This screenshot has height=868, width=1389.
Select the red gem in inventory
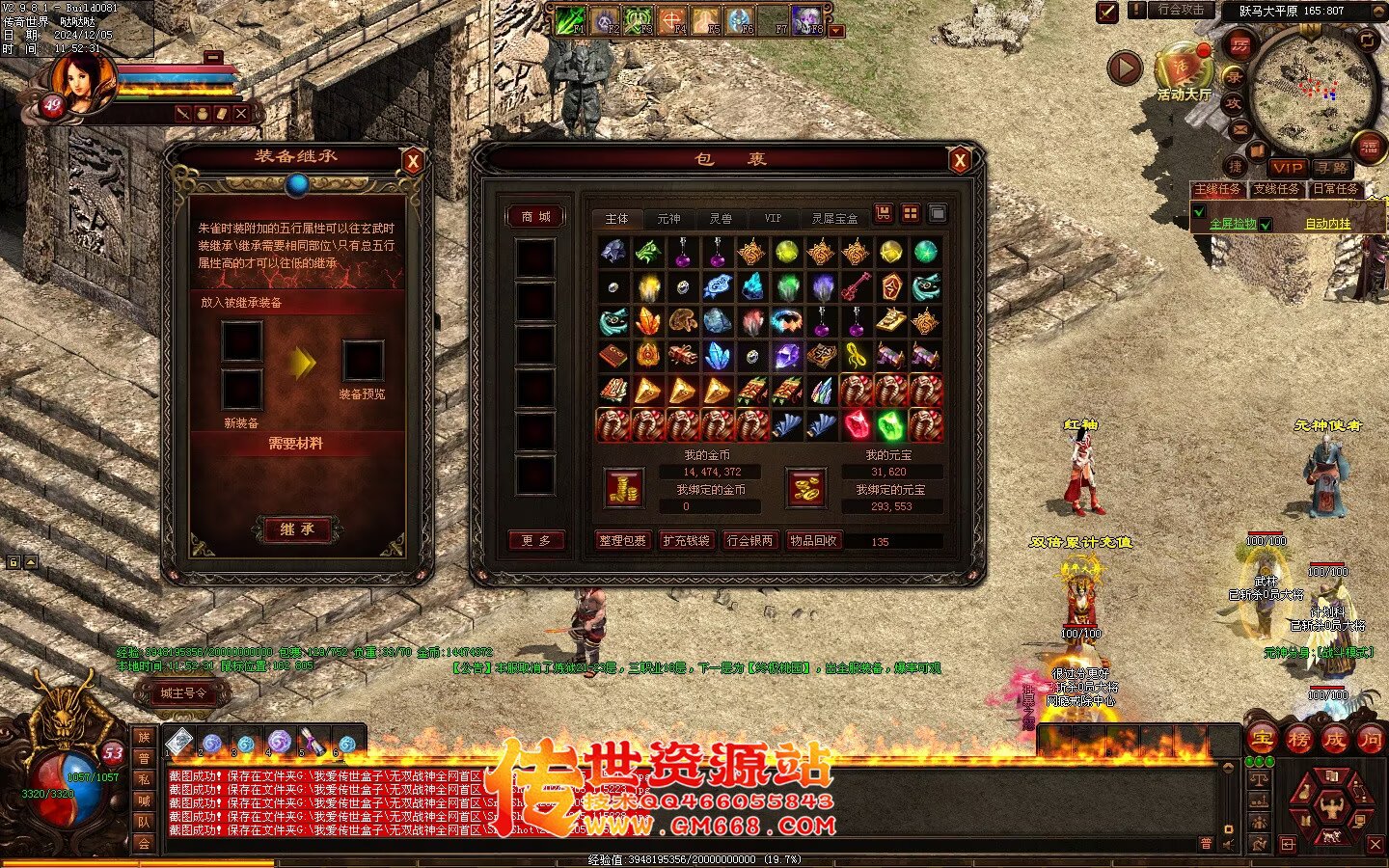pyautogui.click(x=856, y=424)
